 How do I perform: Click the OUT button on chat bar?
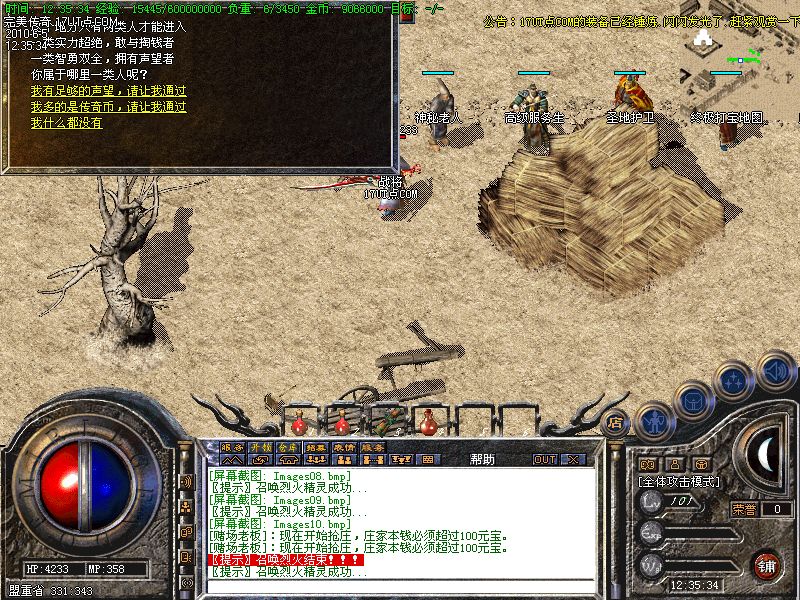[545, 460]
